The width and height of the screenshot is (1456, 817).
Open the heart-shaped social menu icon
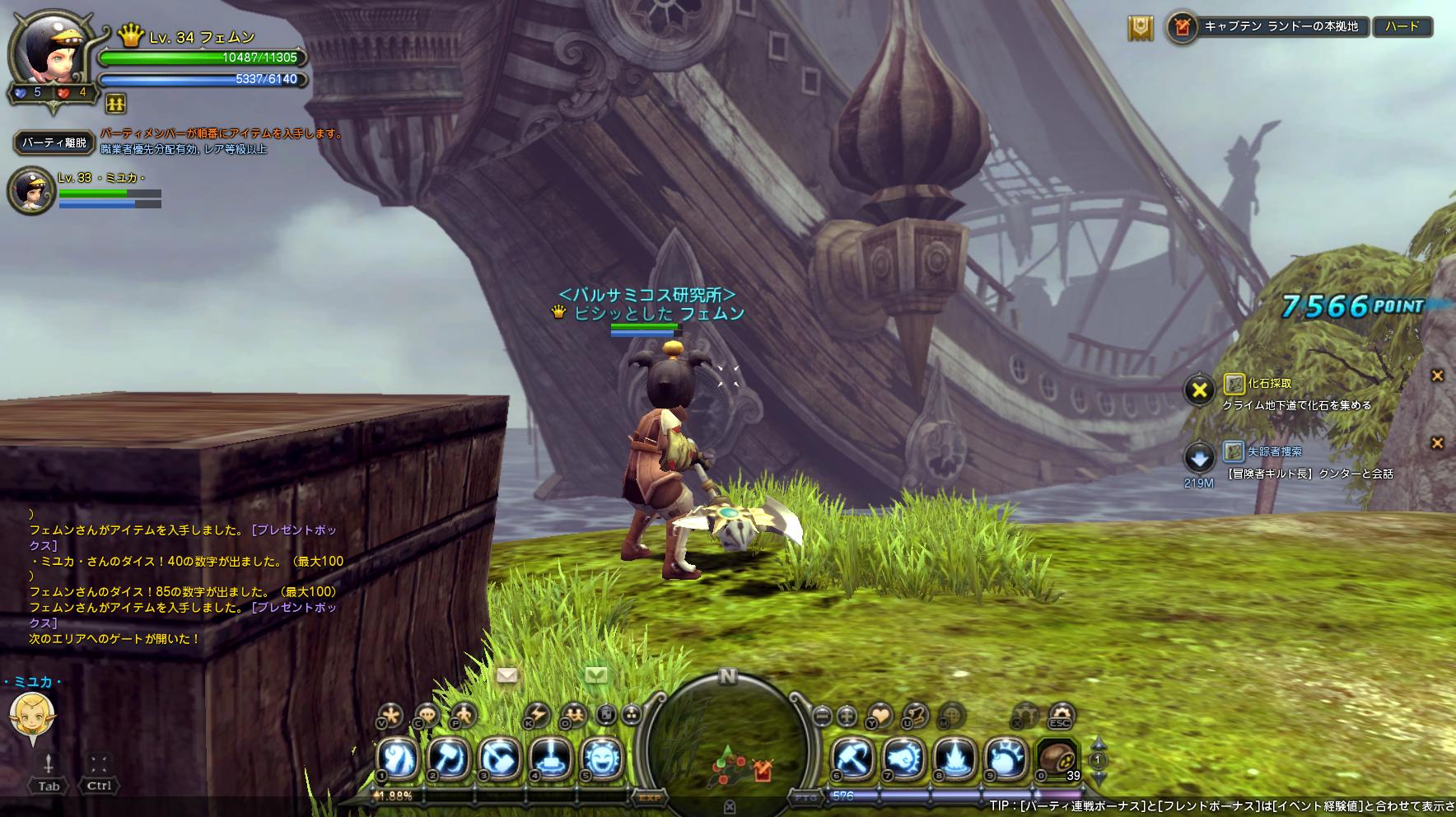(879, 715)
